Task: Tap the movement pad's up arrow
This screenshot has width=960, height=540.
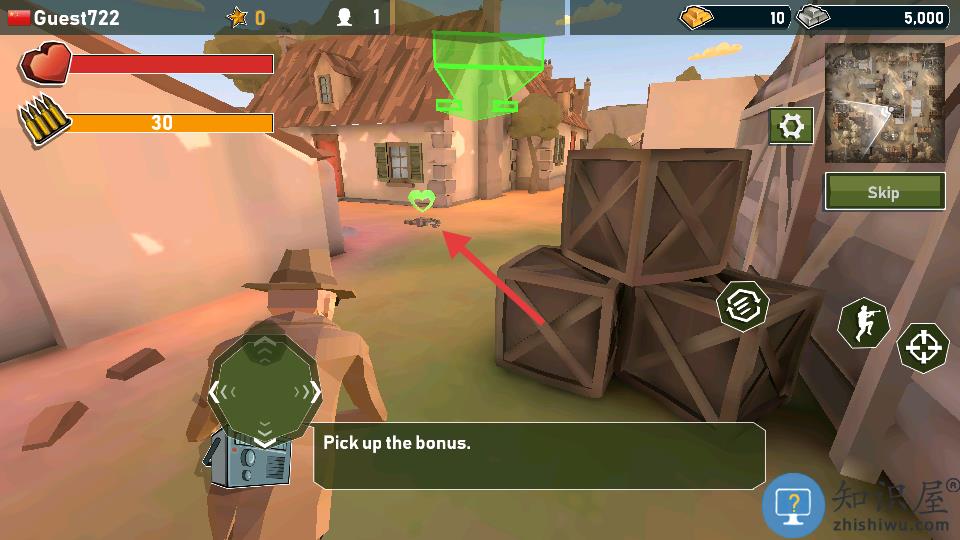Action: (x=264, y=347)
